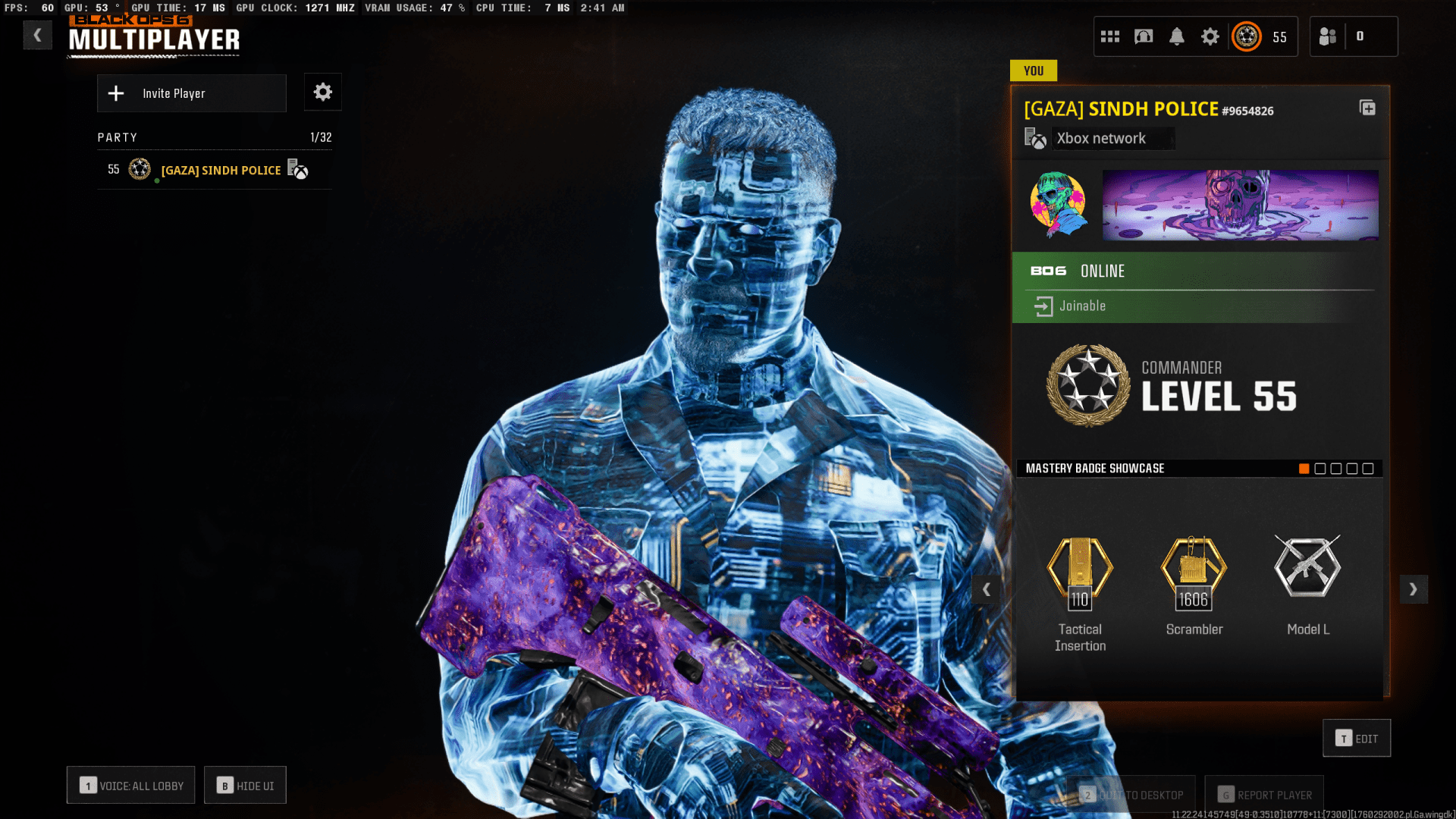Toggle the last showcase page indicator square
This screenshot has width=1456, height=819.
click(x=1368, y=469)
